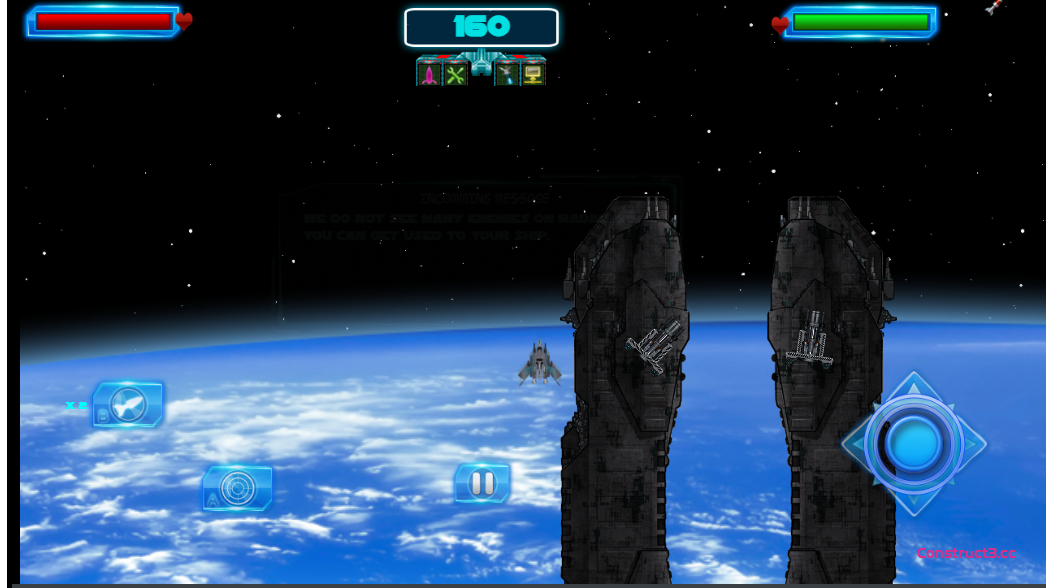Viewport: 1046px width, 588px height.
Task: Choose the satellite beam icon
Action: [x=507, y=74]
